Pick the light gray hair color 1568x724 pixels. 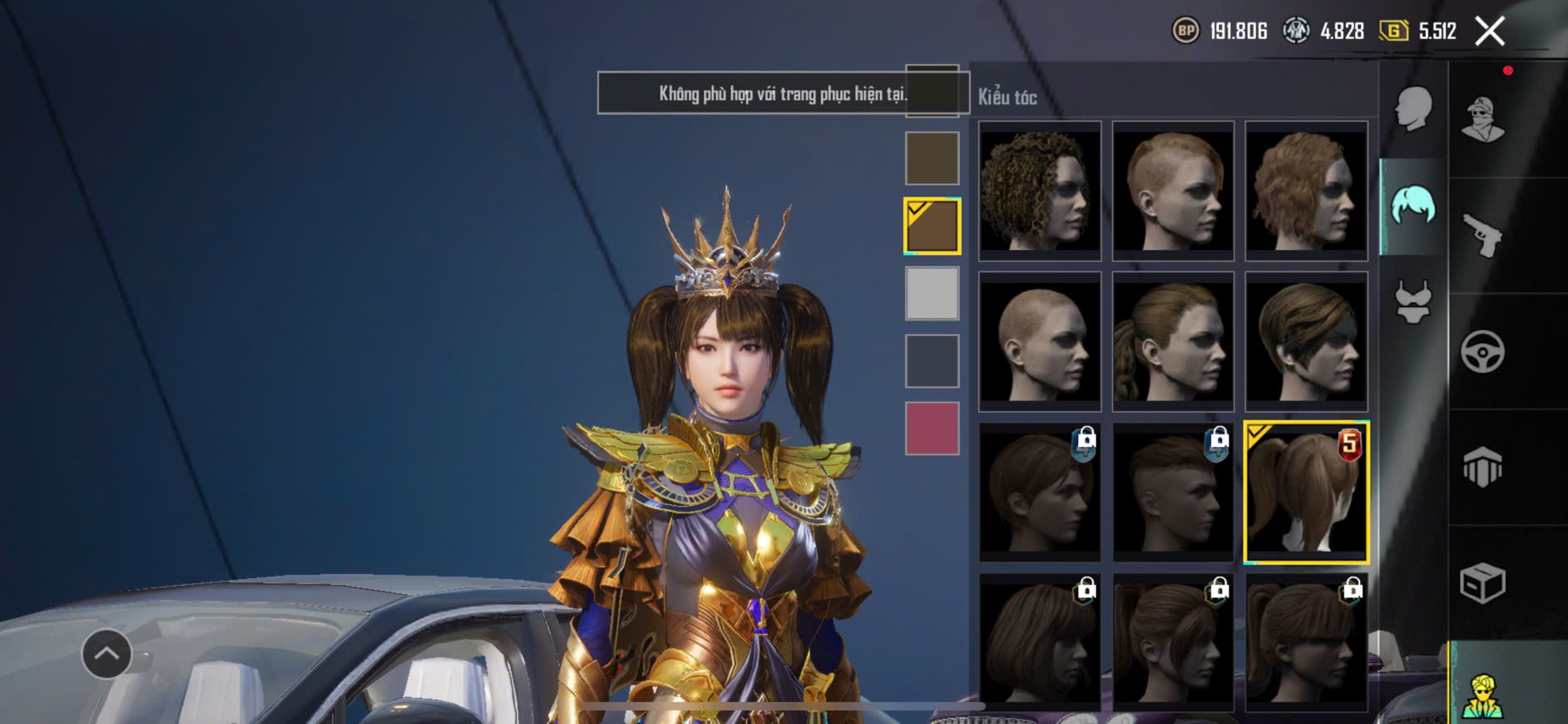click(932, 293)
